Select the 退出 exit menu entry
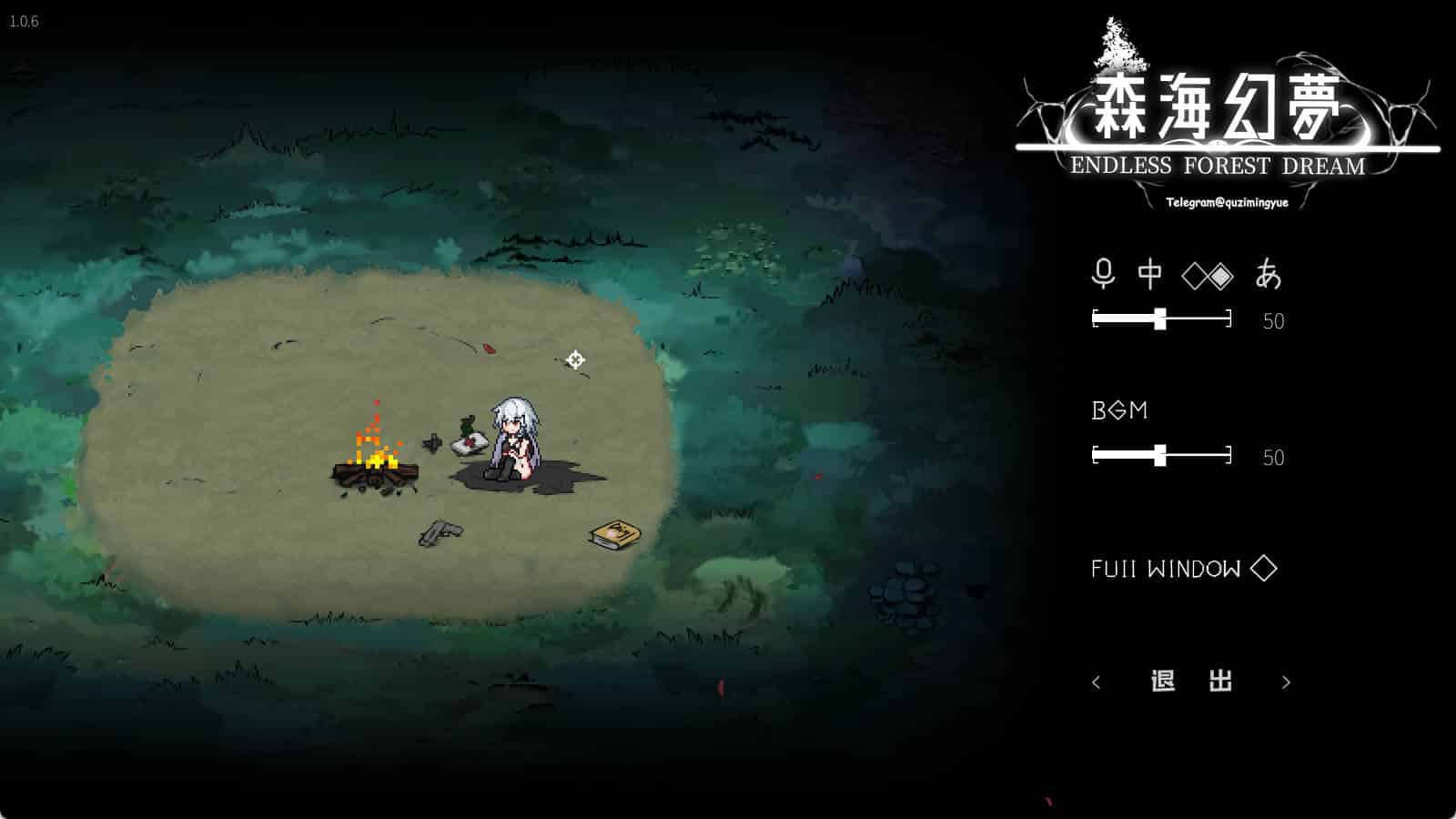 coord(1191,681)
